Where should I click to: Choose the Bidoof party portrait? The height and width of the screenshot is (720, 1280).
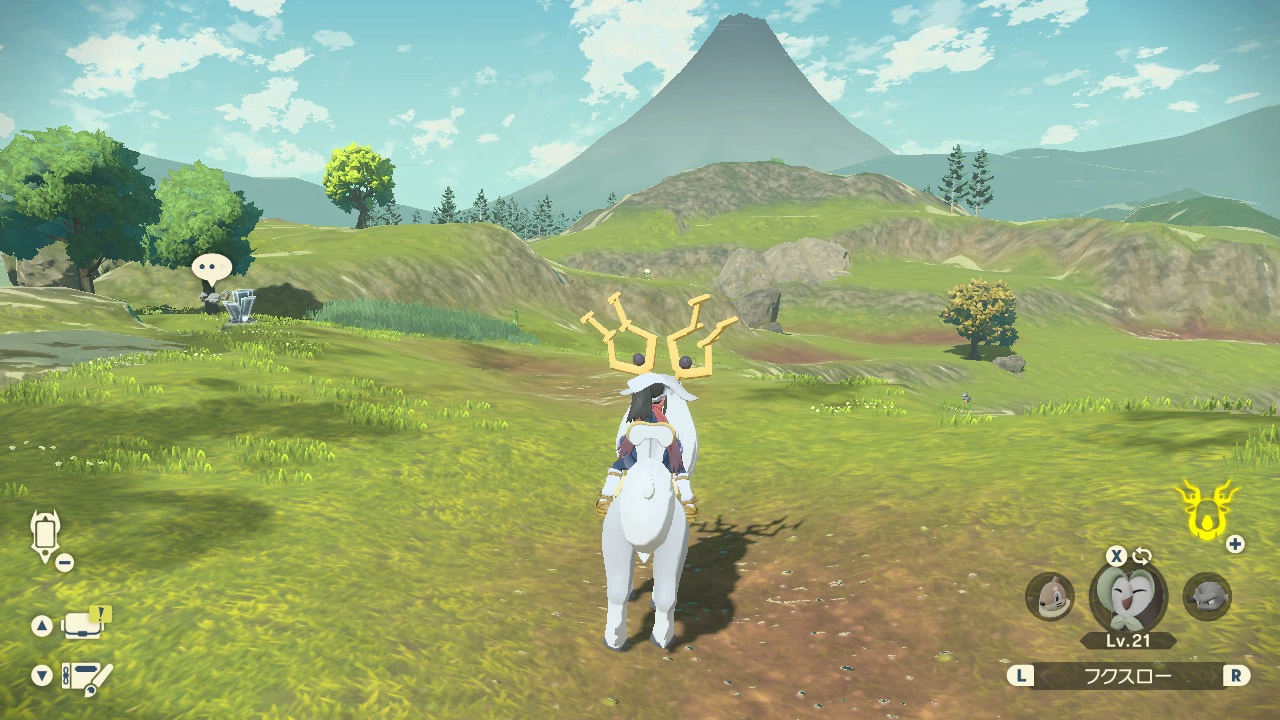click(1049, 596)
